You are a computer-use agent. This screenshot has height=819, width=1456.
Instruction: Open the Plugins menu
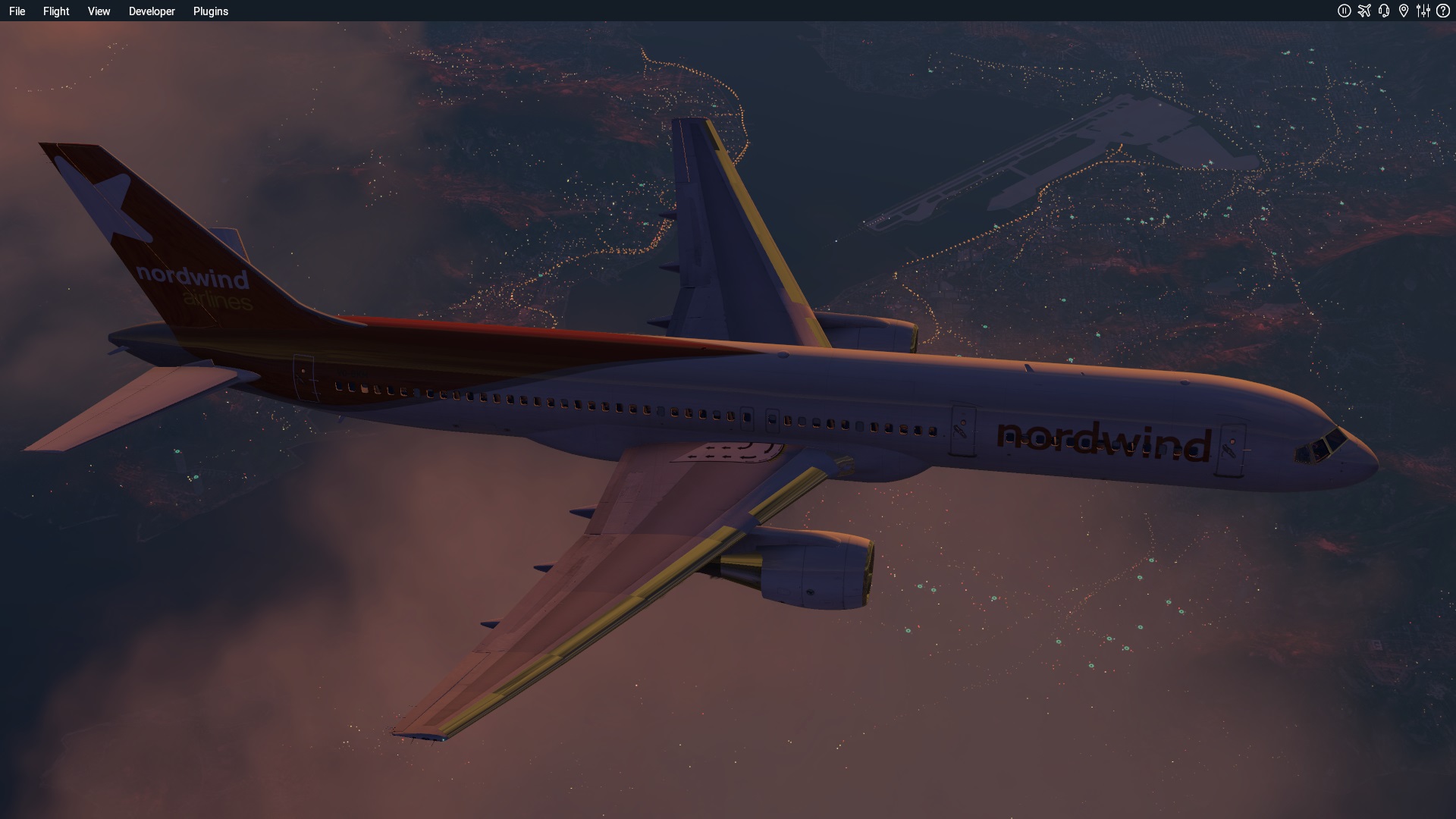point(210,11)
